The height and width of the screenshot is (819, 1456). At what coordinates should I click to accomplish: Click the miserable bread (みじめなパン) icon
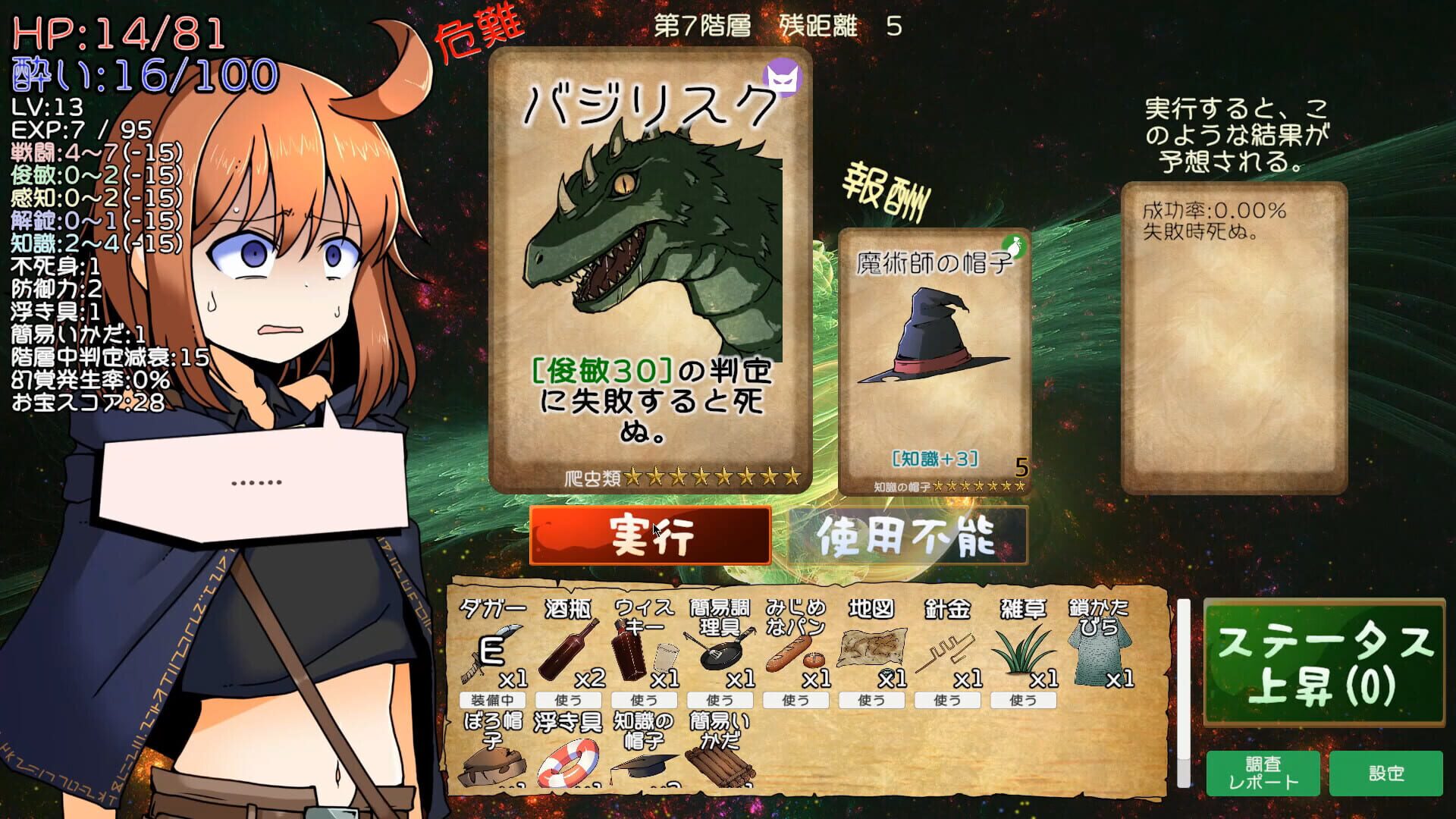coord(792,652)
